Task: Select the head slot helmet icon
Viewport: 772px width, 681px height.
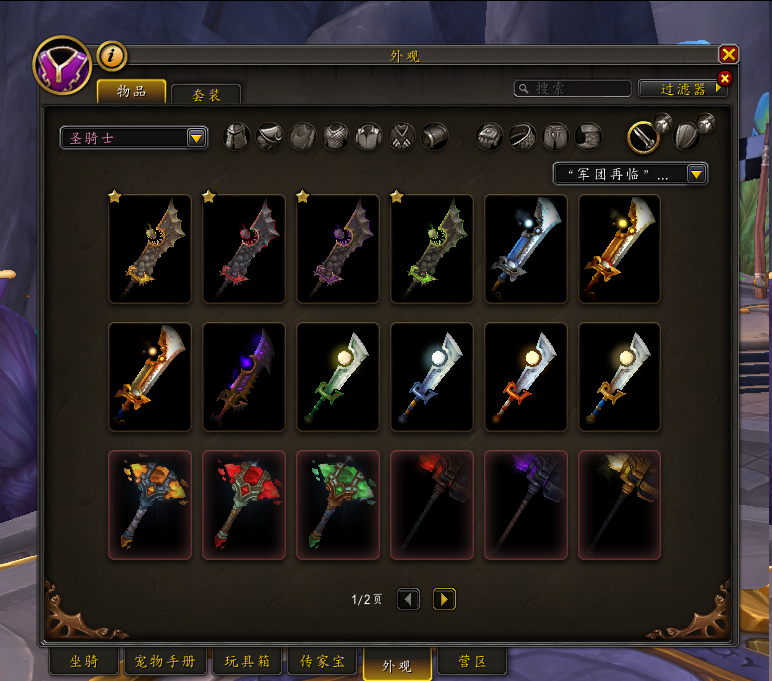Action: 237,136
